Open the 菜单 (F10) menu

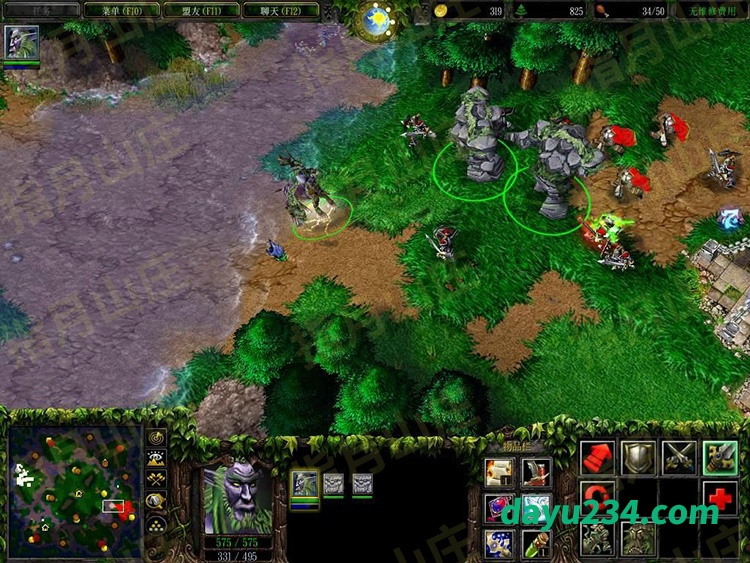click(x=119, y=10)
